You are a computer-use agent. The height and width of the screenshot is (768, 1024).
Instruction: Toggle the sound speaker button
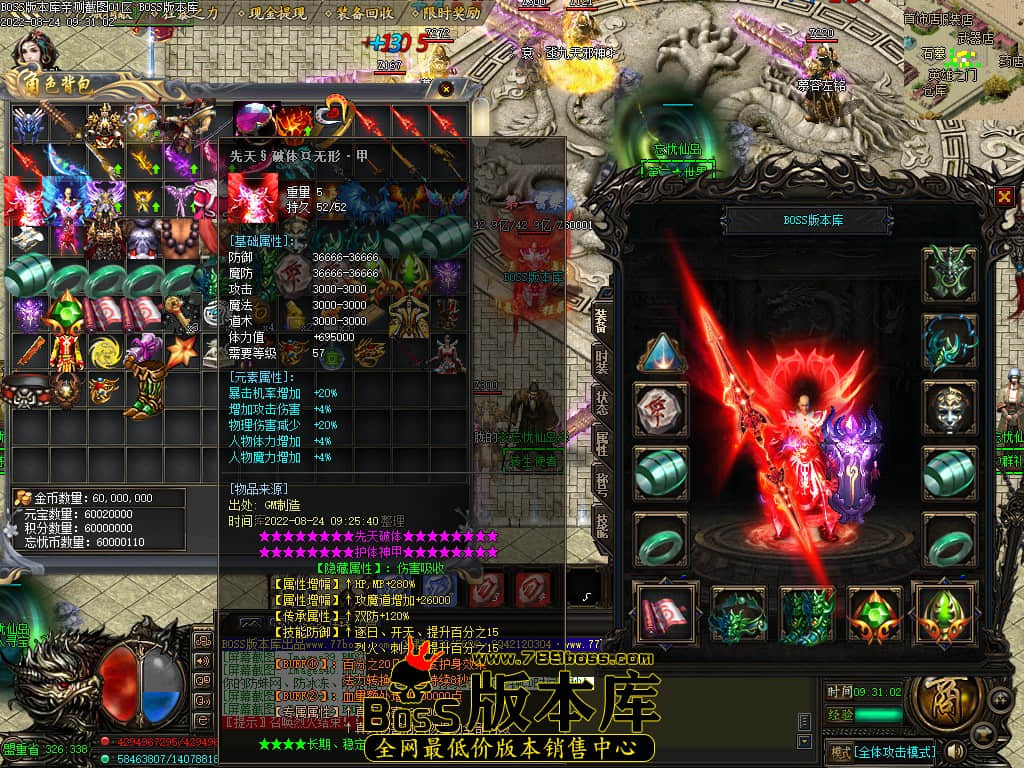[x=956, y=750]
